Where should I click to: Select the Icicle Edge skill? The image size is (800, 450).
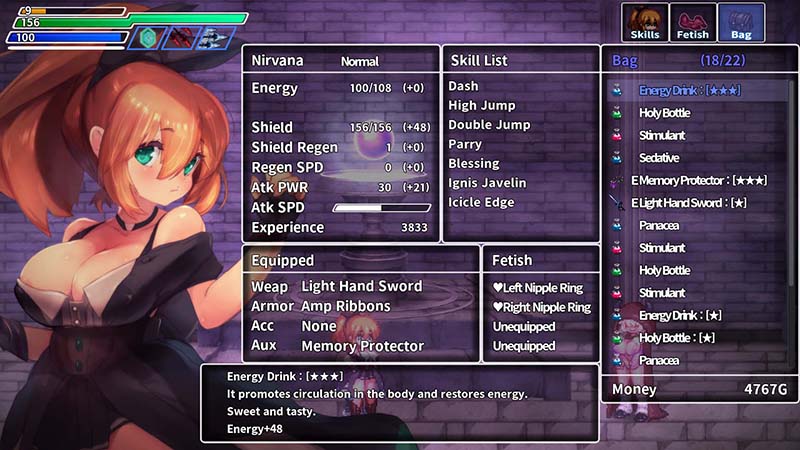point(481,203)
